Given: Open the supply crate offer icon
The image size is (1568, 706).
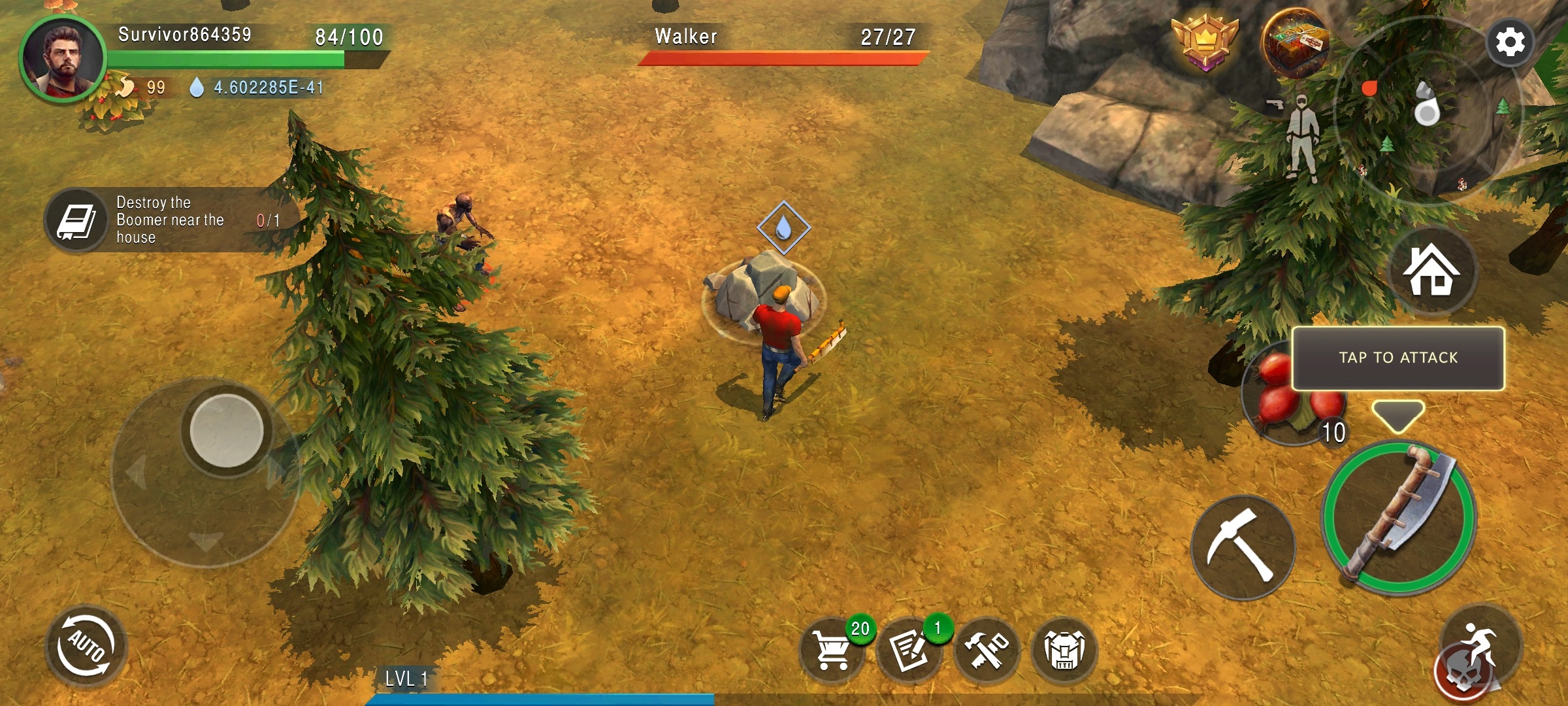Looking at the screenshot, I should (1294, 42).
